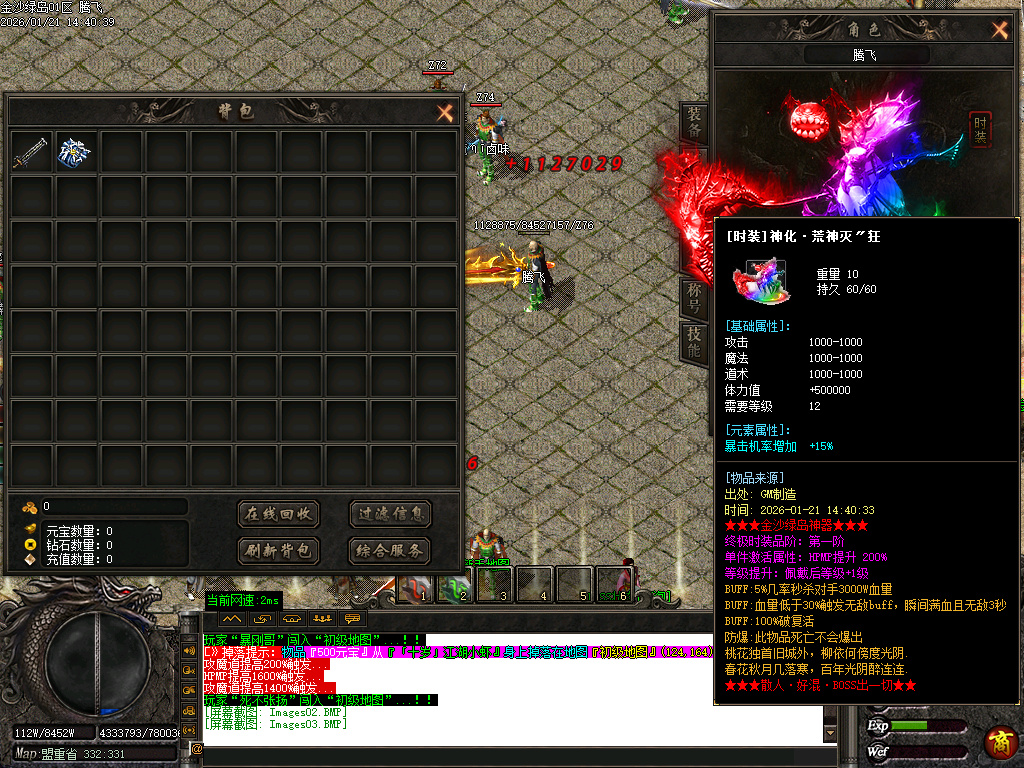Select hotbar slot number 2

click(458, 584)
